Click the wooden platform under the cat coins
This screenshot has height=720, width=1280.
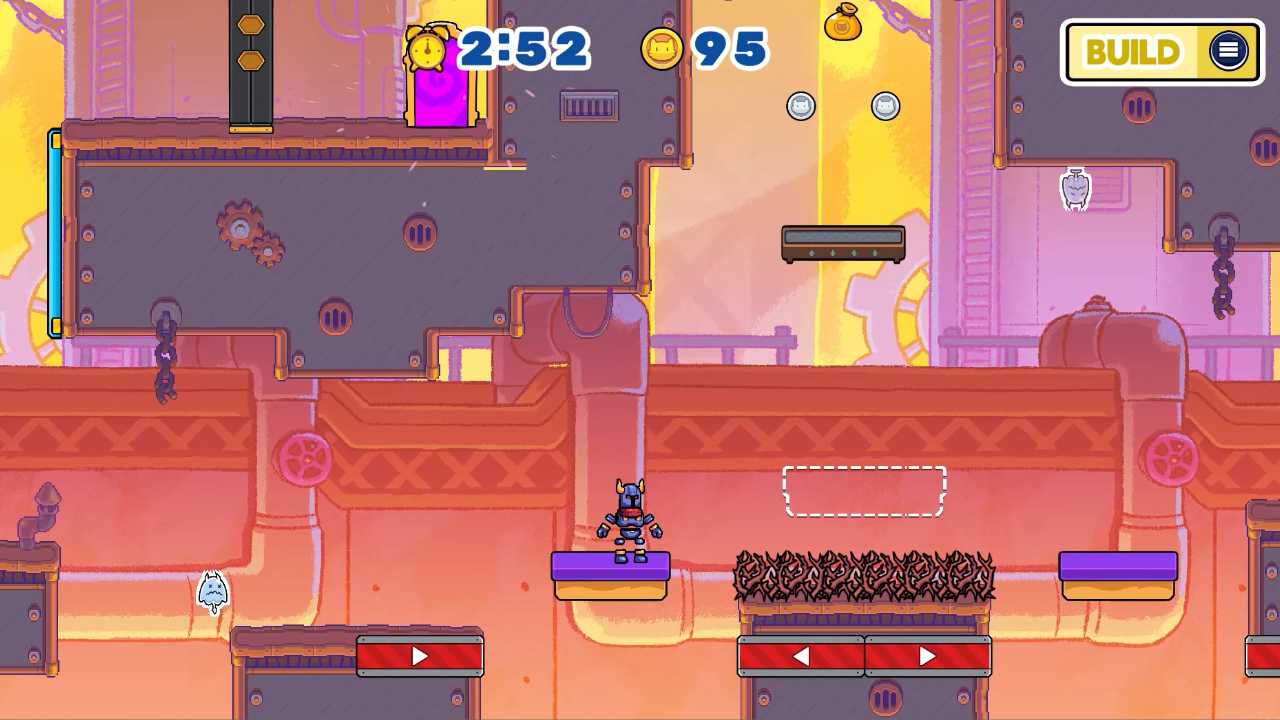843,243
